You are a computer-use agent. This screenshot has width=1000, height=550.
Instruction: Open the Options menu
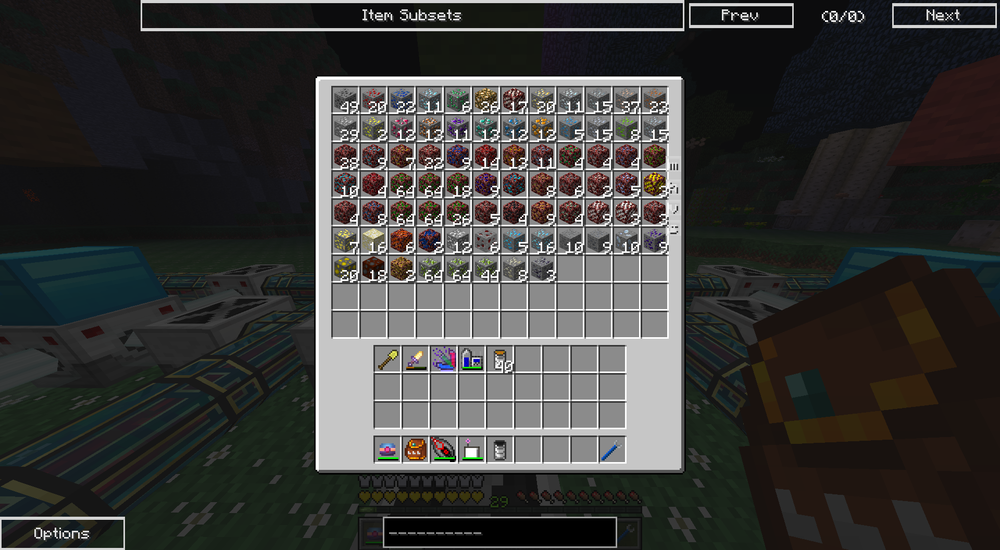click(x=62, y=533)
